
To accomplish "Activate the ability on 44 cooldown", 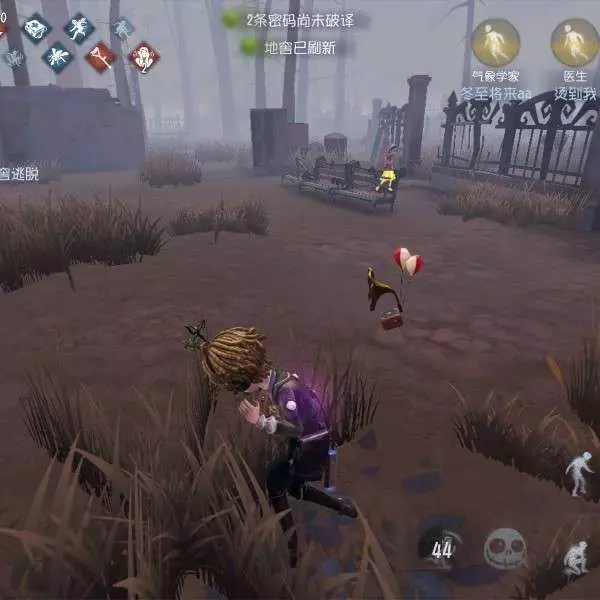I will [441, 546].
